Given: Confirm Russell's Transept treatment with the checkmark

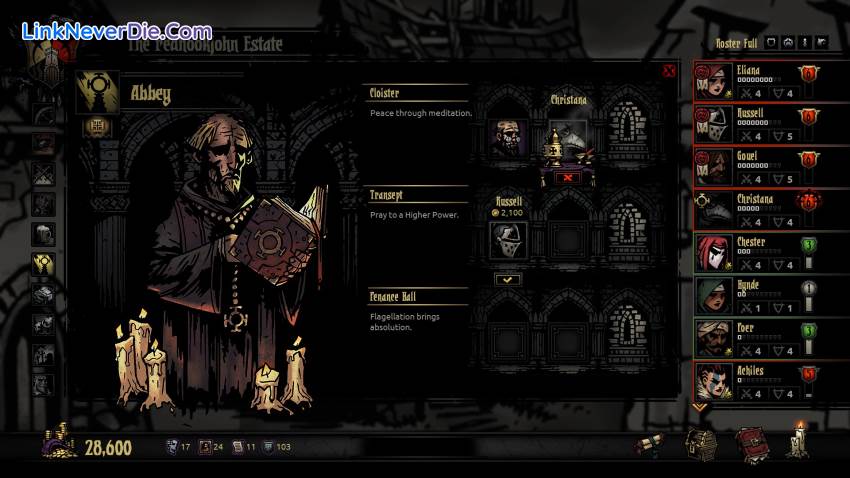Looking at the screenshot, I should pyautogui.click(x=509, y=279).
